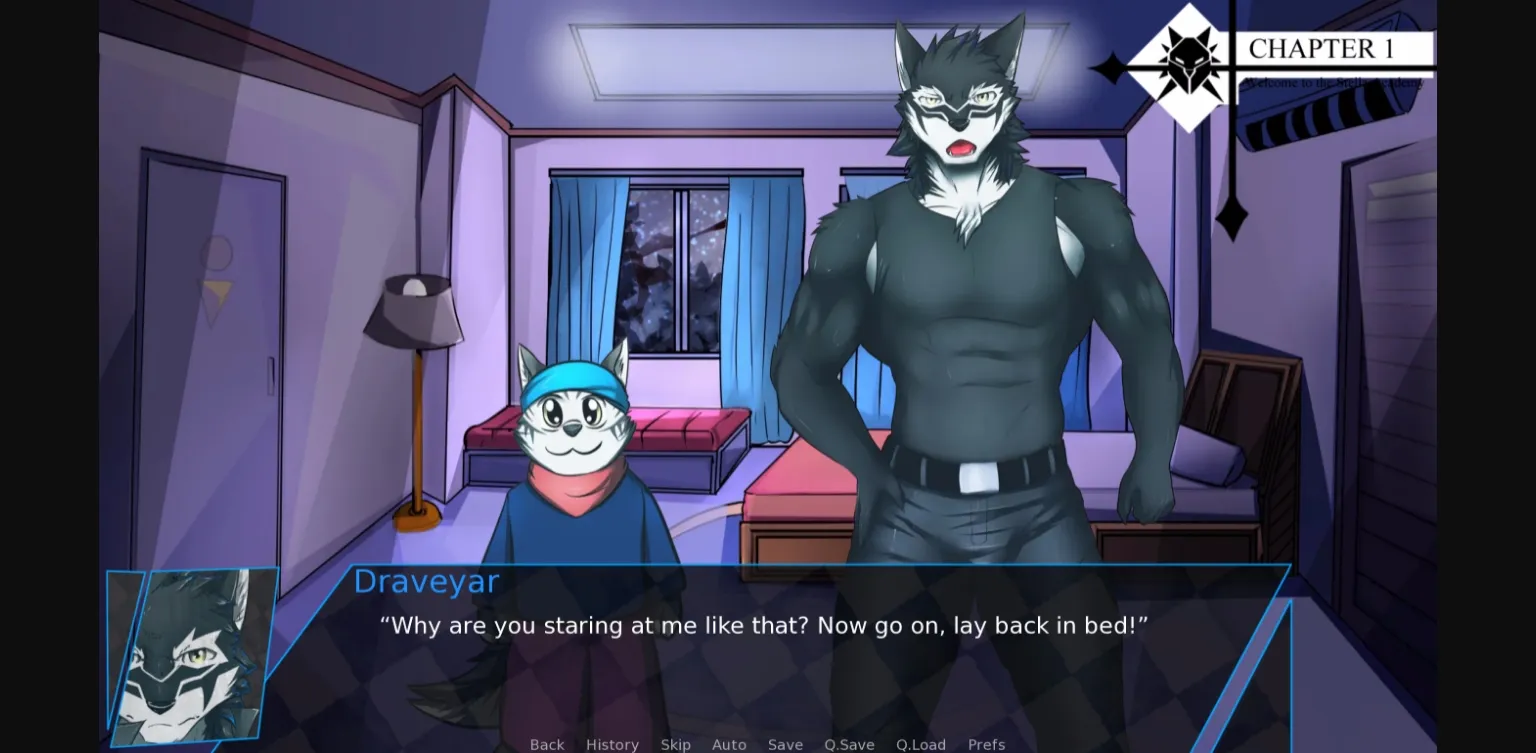Screen dimensions: 1536x753
Task: Select Save to open the save screen
Action: [785, 745]
